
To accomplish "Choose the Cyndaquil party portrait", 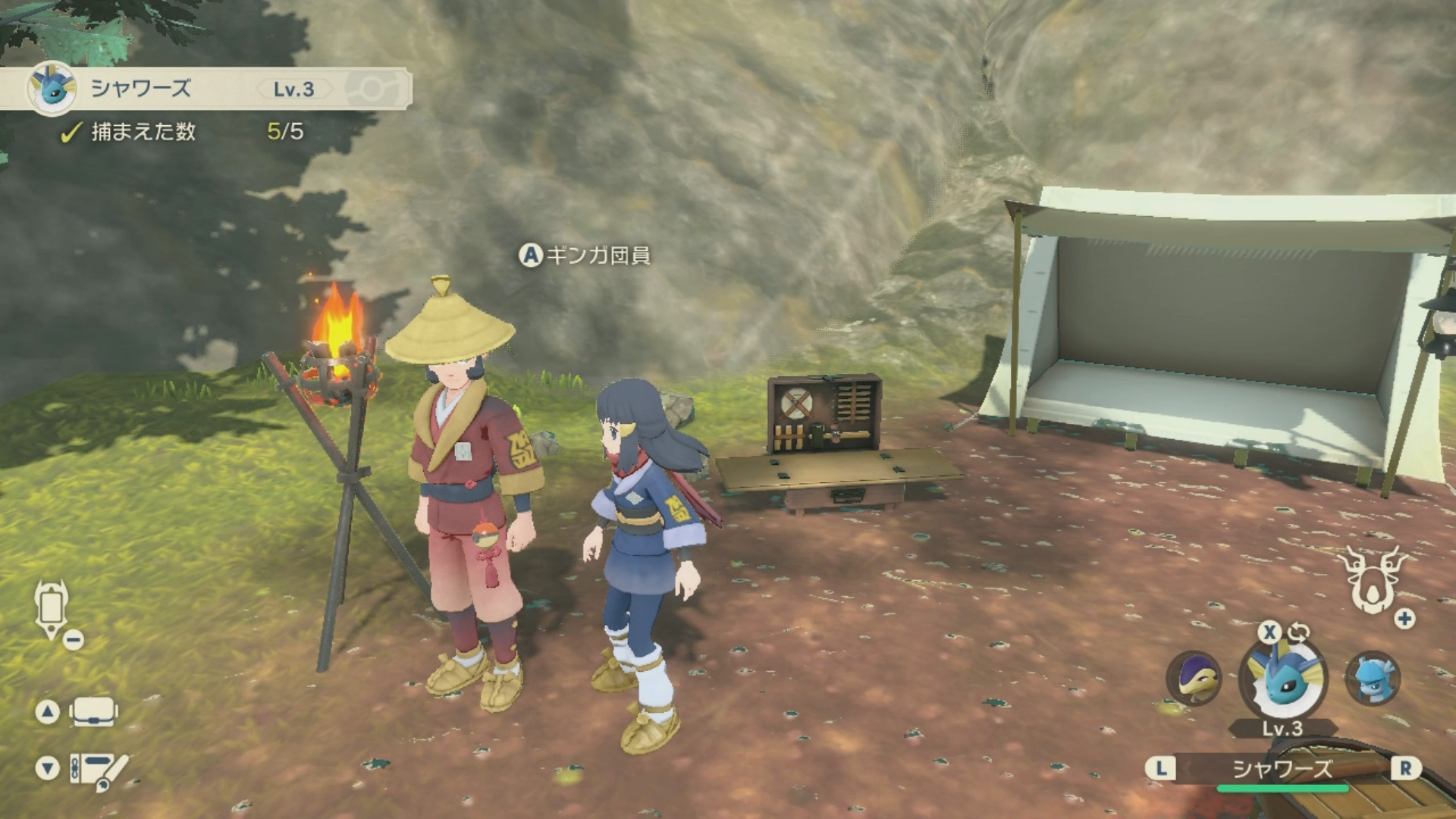I will 1194,679.
